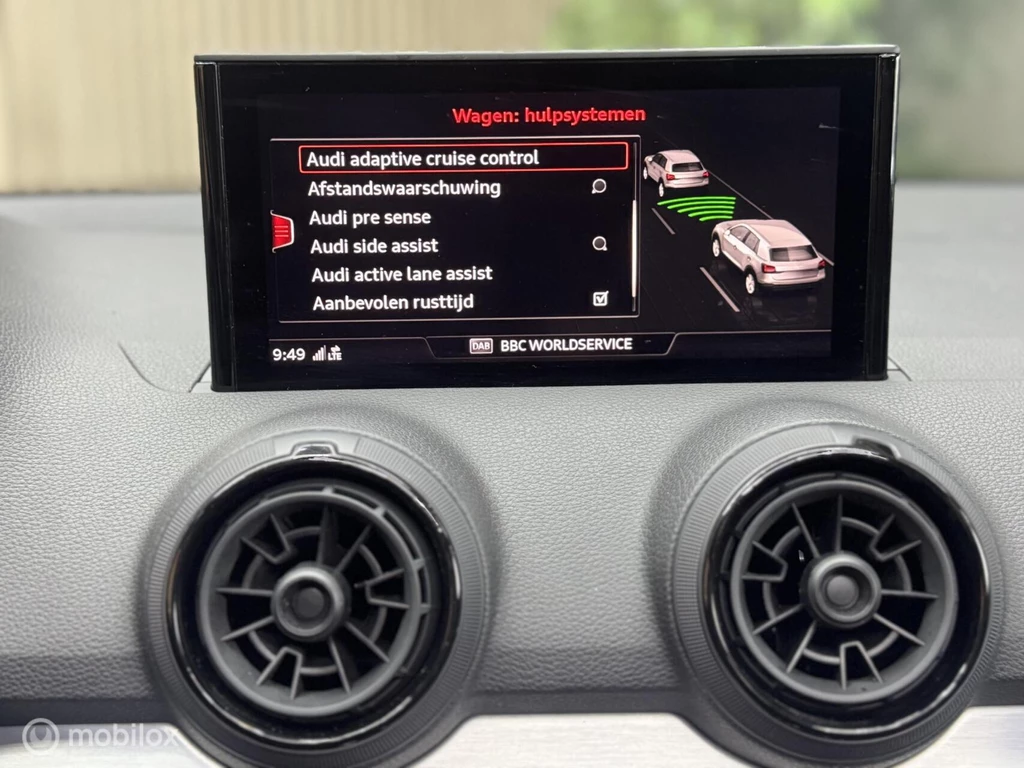Open the Afstandswaarschuwing setting
The width and height of the screenshot is (1024, 768).
(404, 188)
